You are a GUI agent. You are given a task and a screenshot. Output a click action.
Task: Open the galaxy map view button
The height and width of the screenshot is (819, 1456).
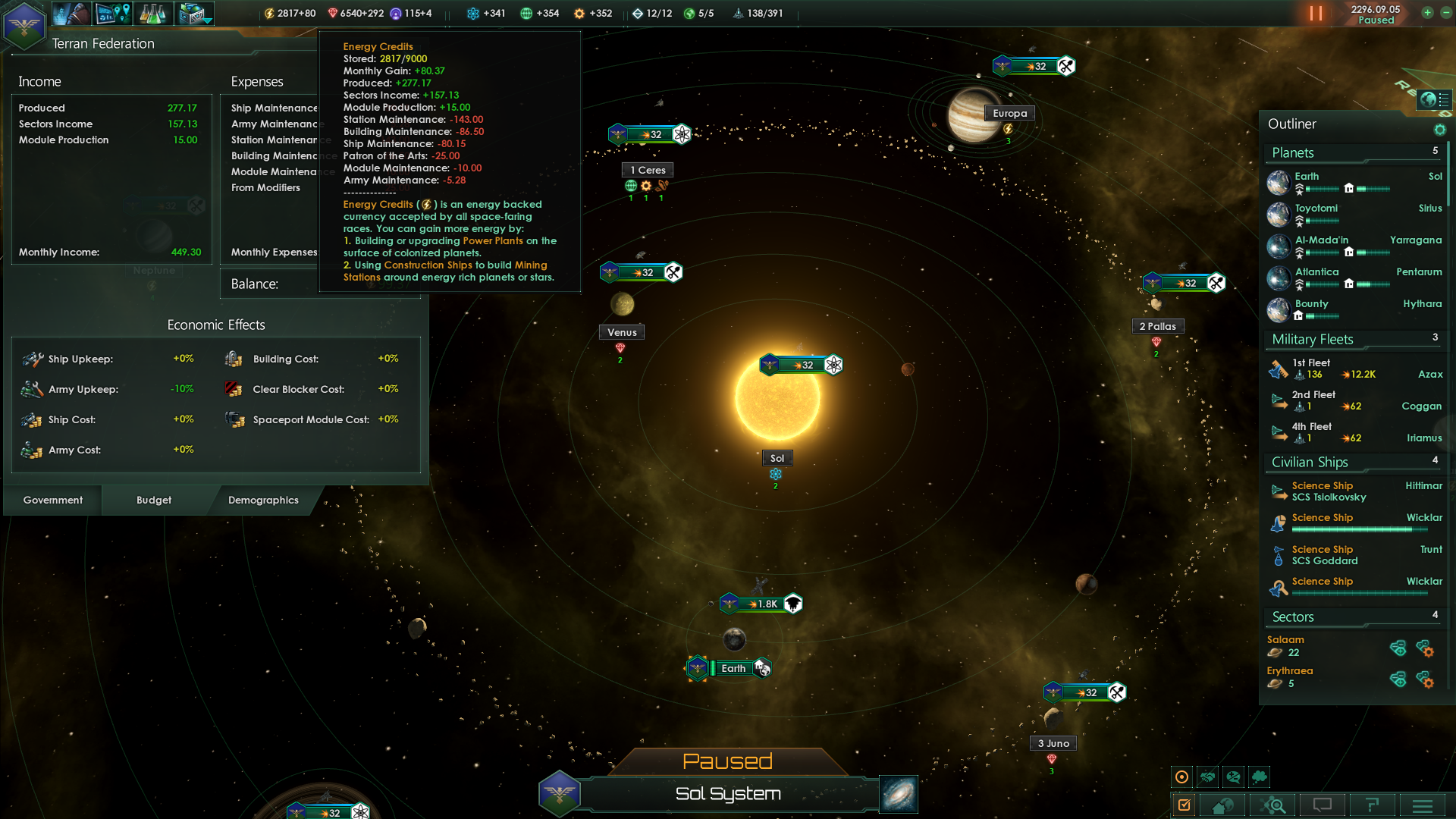(x=899, y=794)
